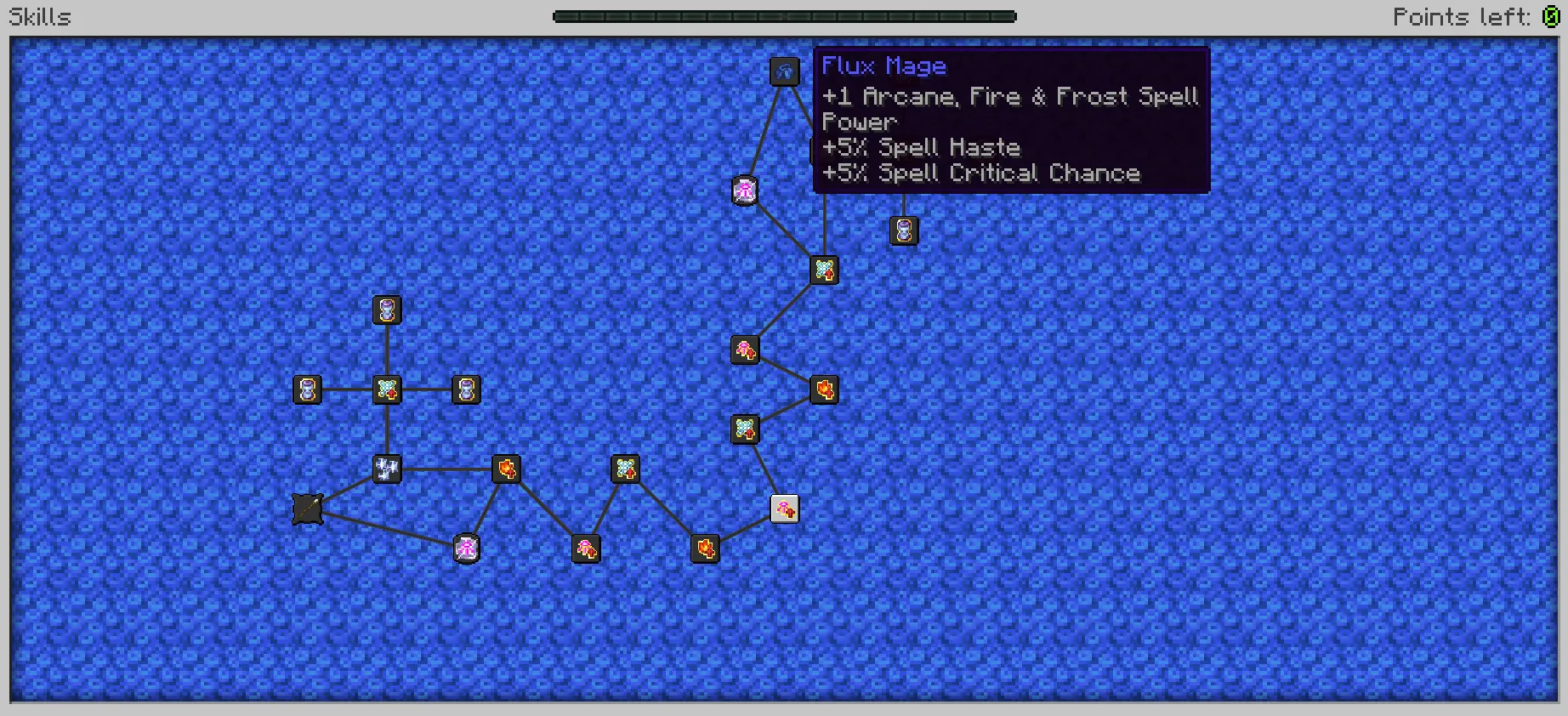This screenshot has height=716, width=1568.
Task: Select the snowflake frost cluster node
Action: 387,470
